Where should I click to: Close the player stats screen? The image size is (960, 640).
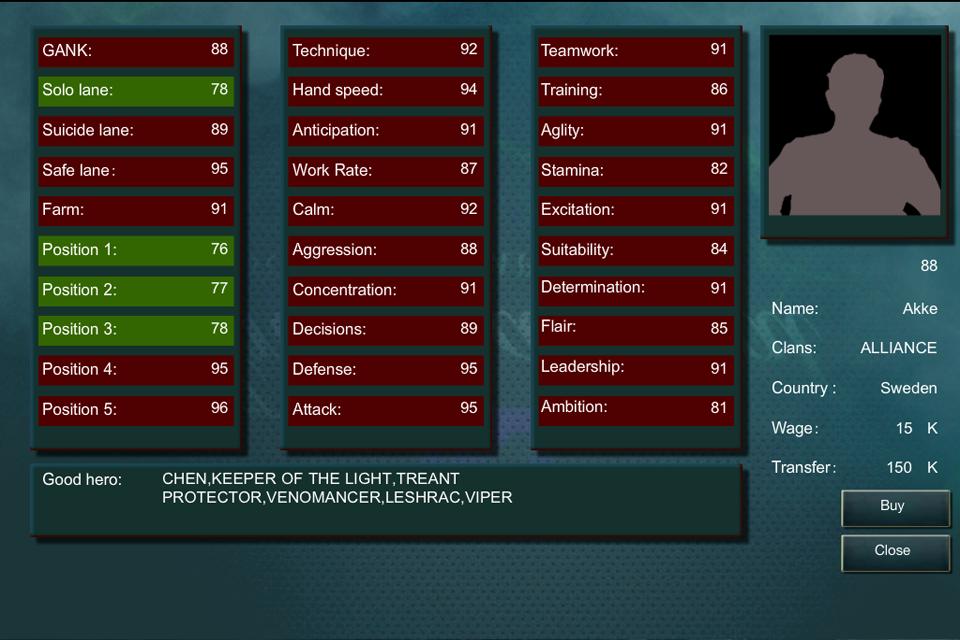894,551
